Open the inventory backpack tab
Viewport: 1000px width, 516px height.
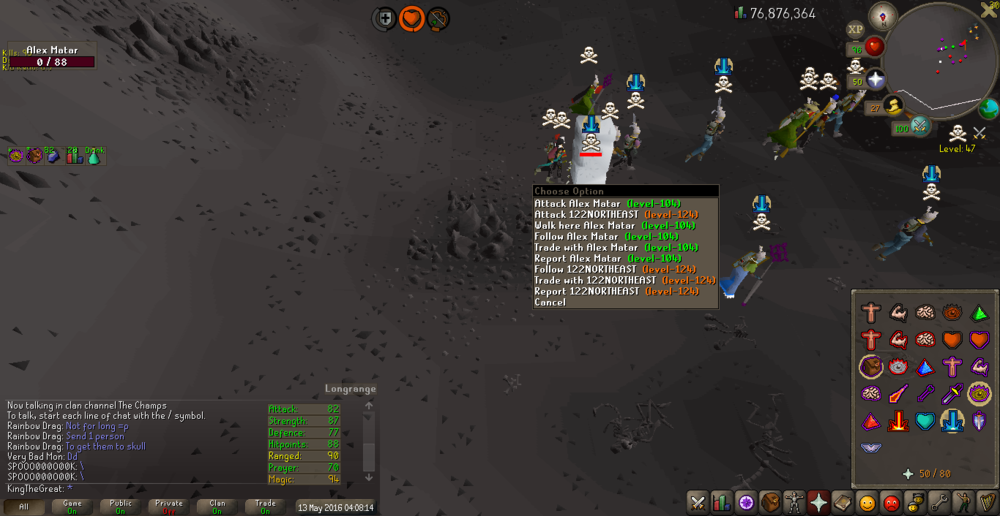(770, 502)
